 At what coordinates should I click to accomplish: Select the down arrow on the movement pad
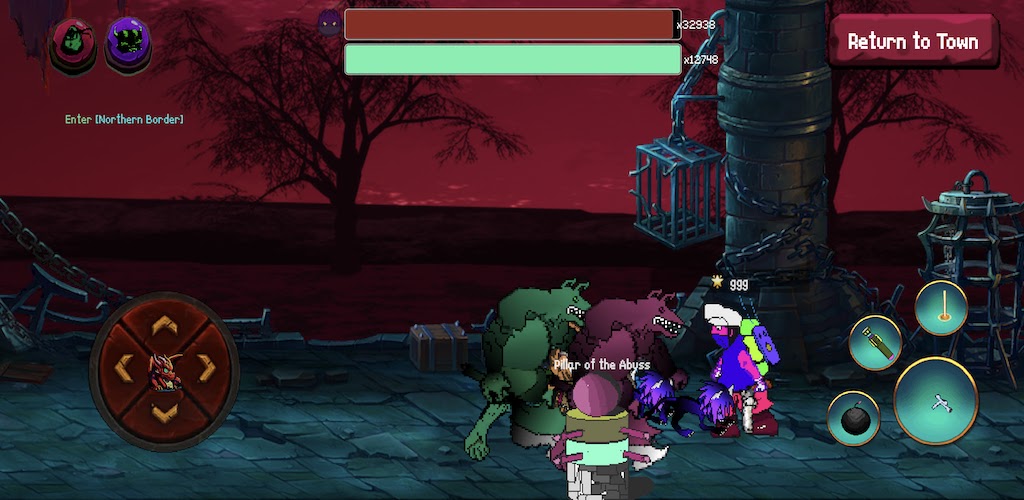[x=164, y=410]
